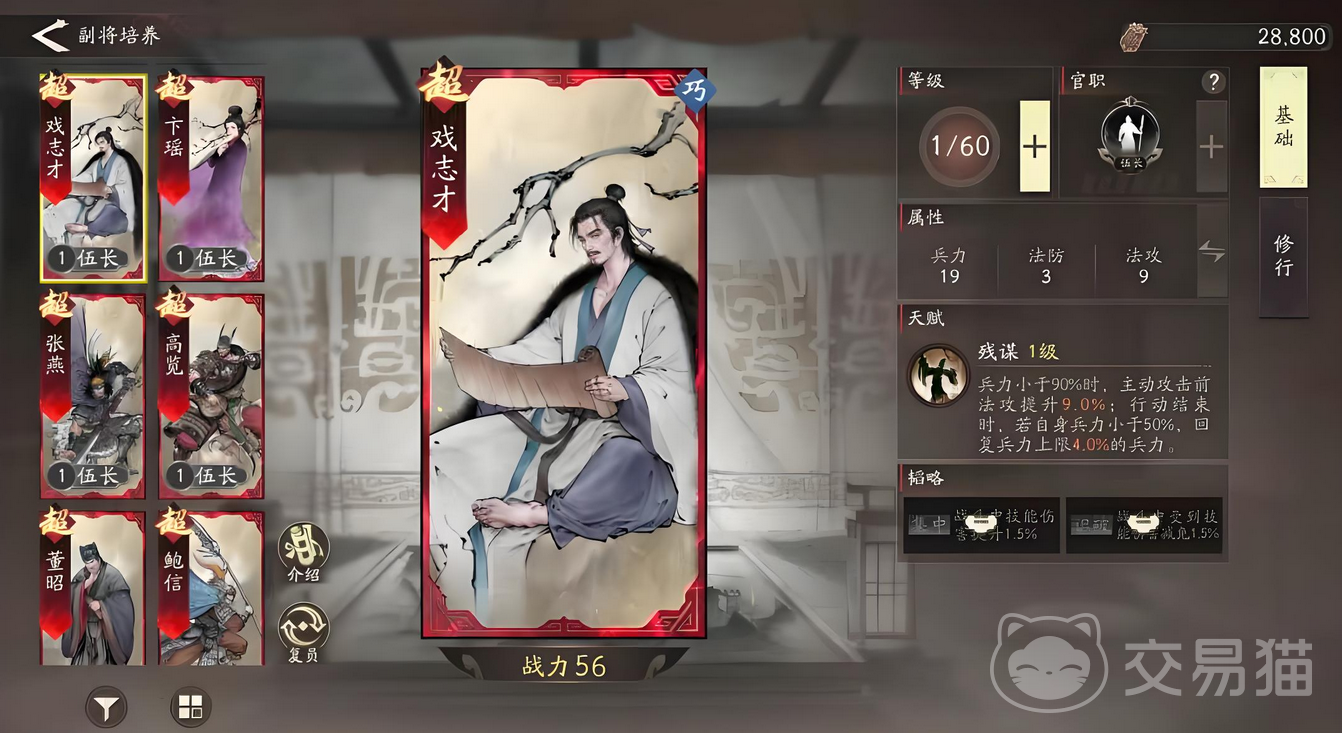
Task: Open the filter funnel icon at bottom left
Action: [x=104, y=706]
